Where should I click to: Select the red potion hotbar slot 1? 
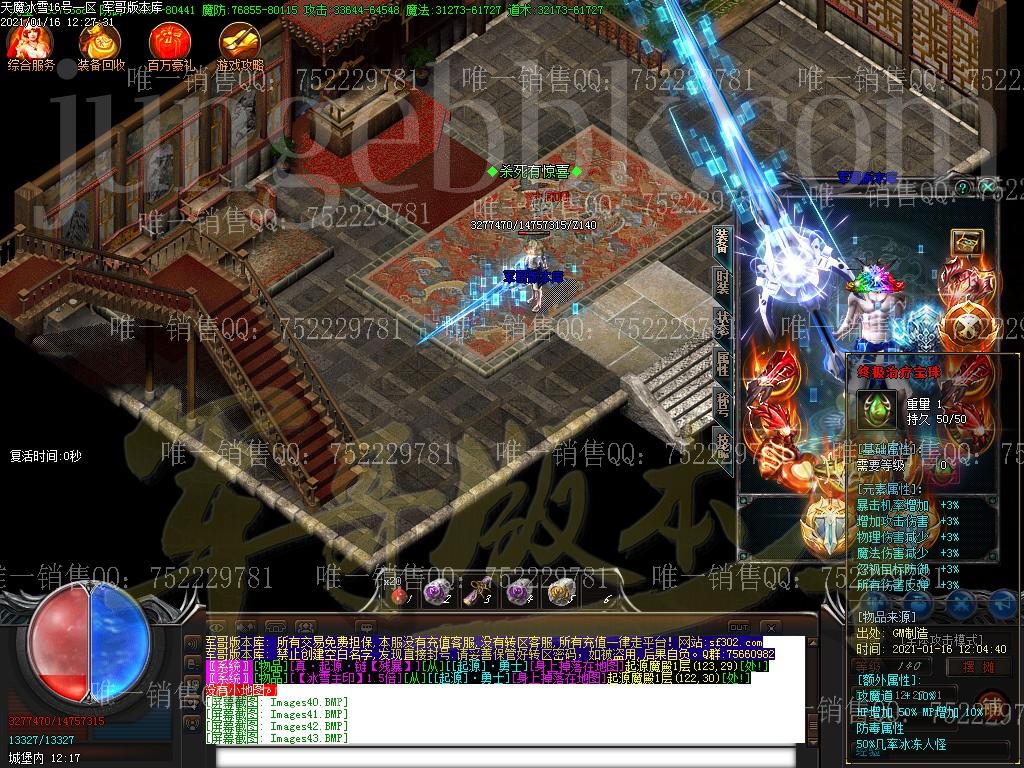(400, 594)
